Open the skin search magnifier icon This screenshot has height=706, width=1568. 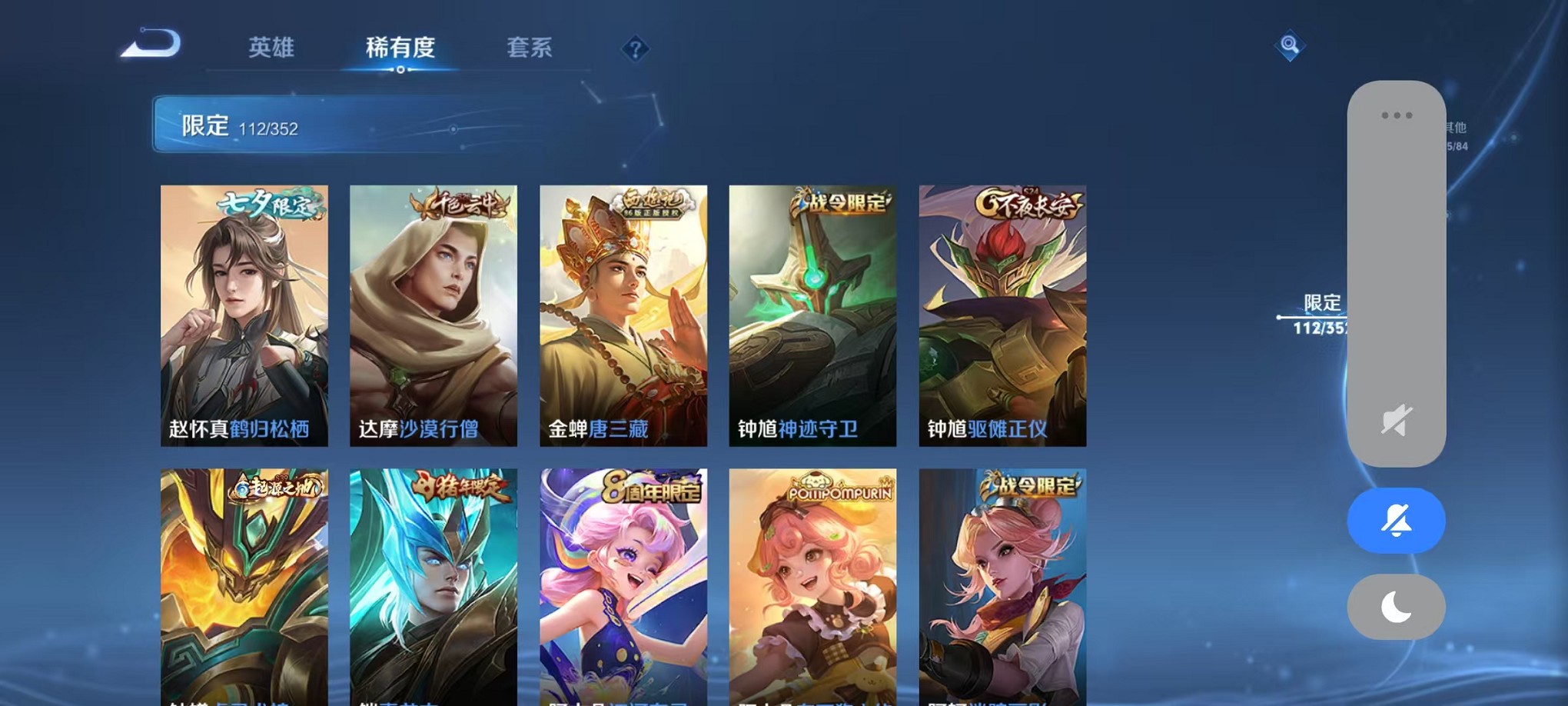tap(1290, 45)
